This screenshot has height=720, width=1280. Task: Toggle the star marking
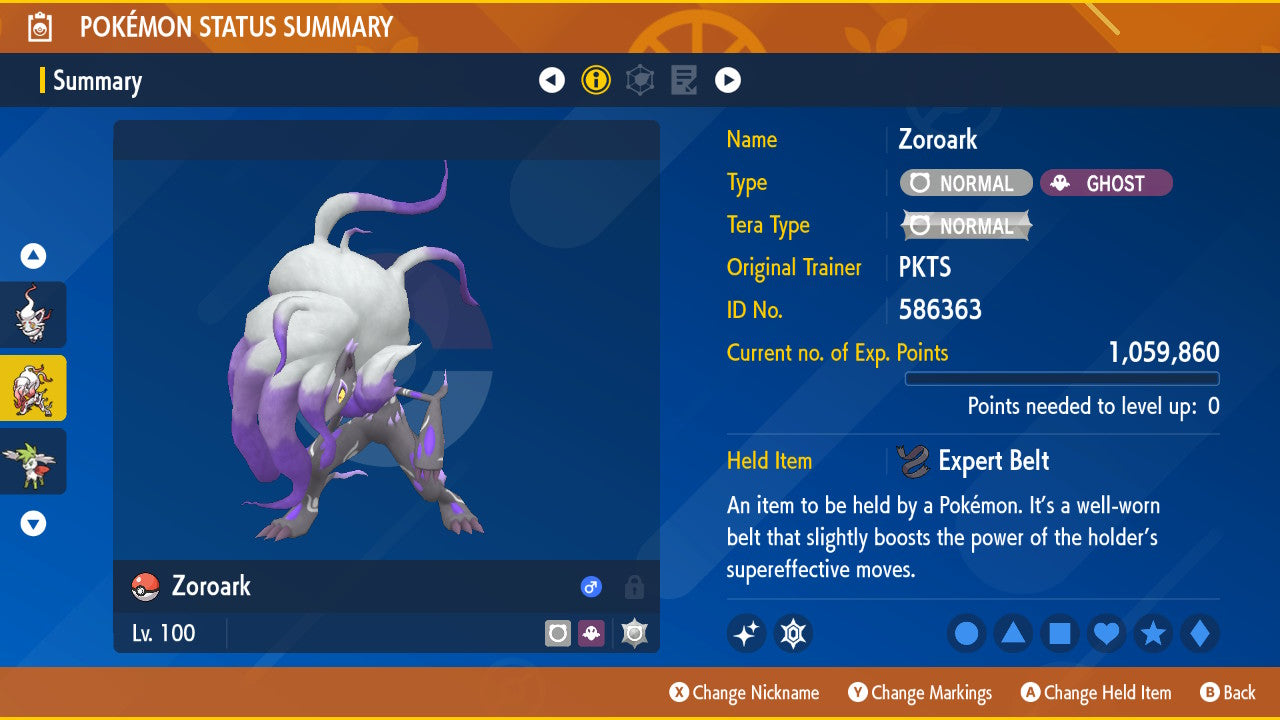pyautogui.click(x=1153, y=634)
